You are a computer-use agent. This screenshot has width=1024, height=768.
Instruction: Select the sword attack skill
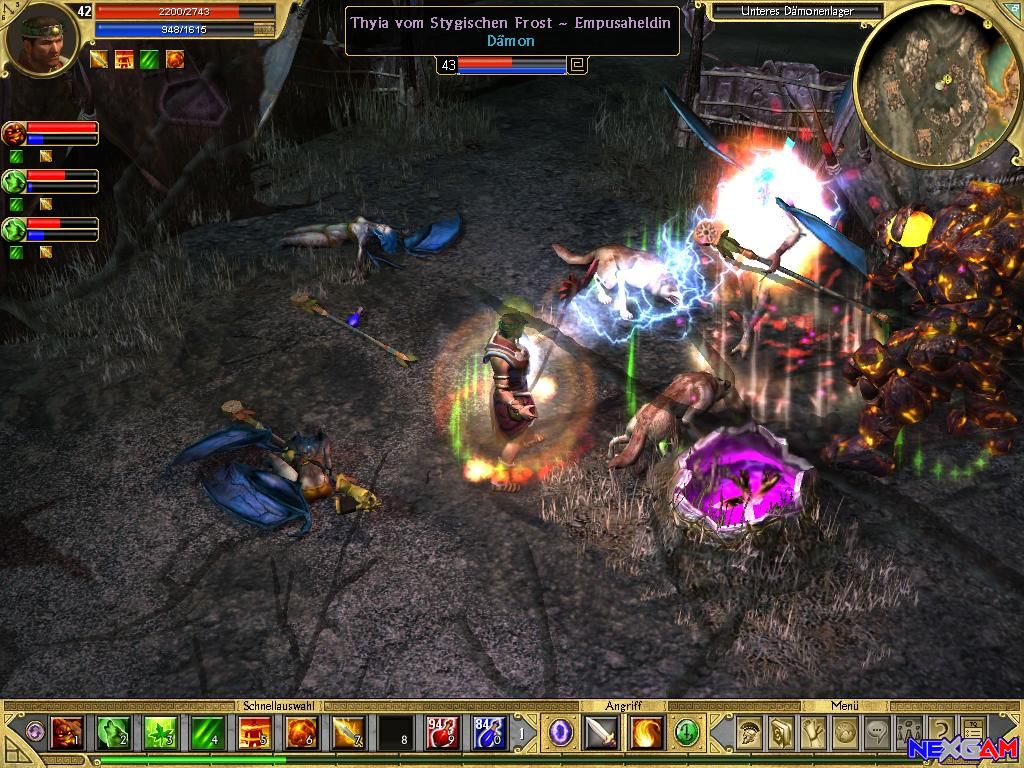point(601,733)
